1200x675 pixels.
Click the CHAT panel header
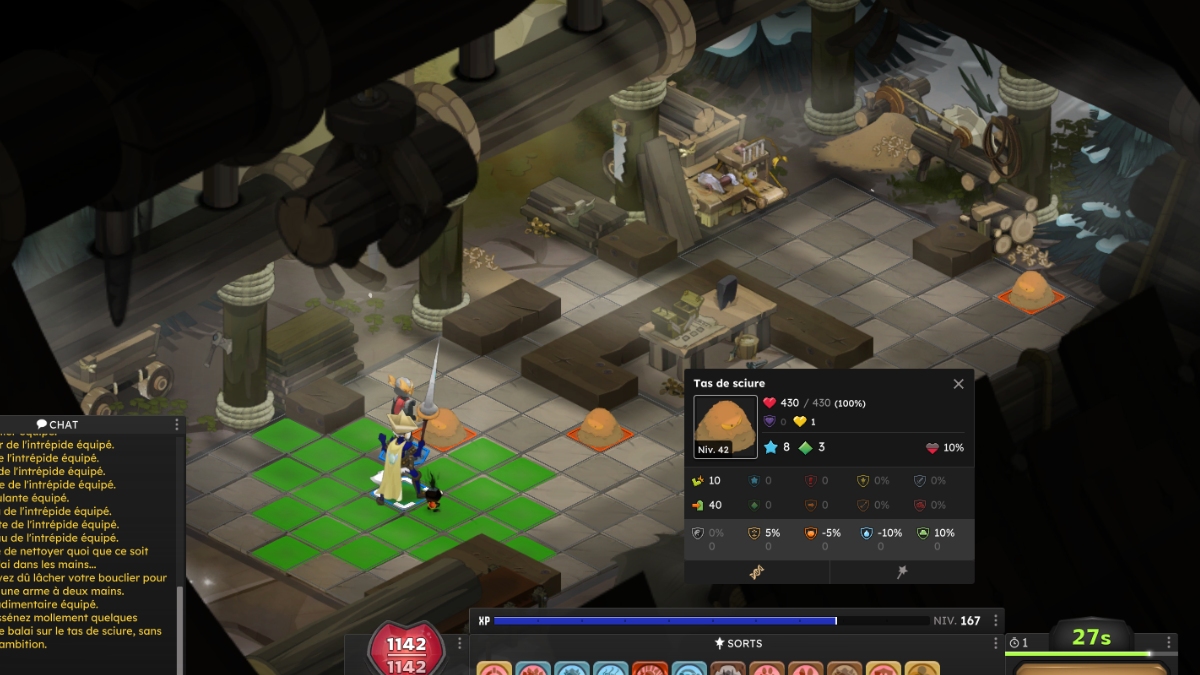click(x=58, y=425)
